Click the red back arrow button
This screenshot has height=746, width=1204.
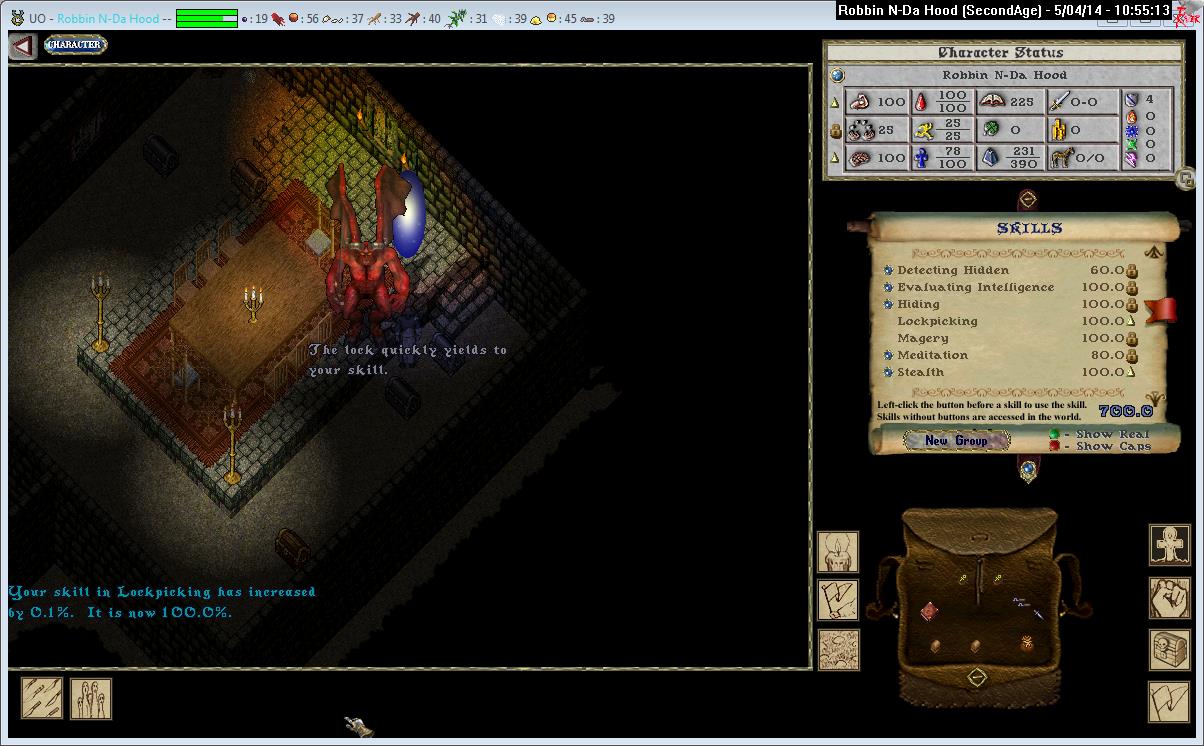coord(23,46)
